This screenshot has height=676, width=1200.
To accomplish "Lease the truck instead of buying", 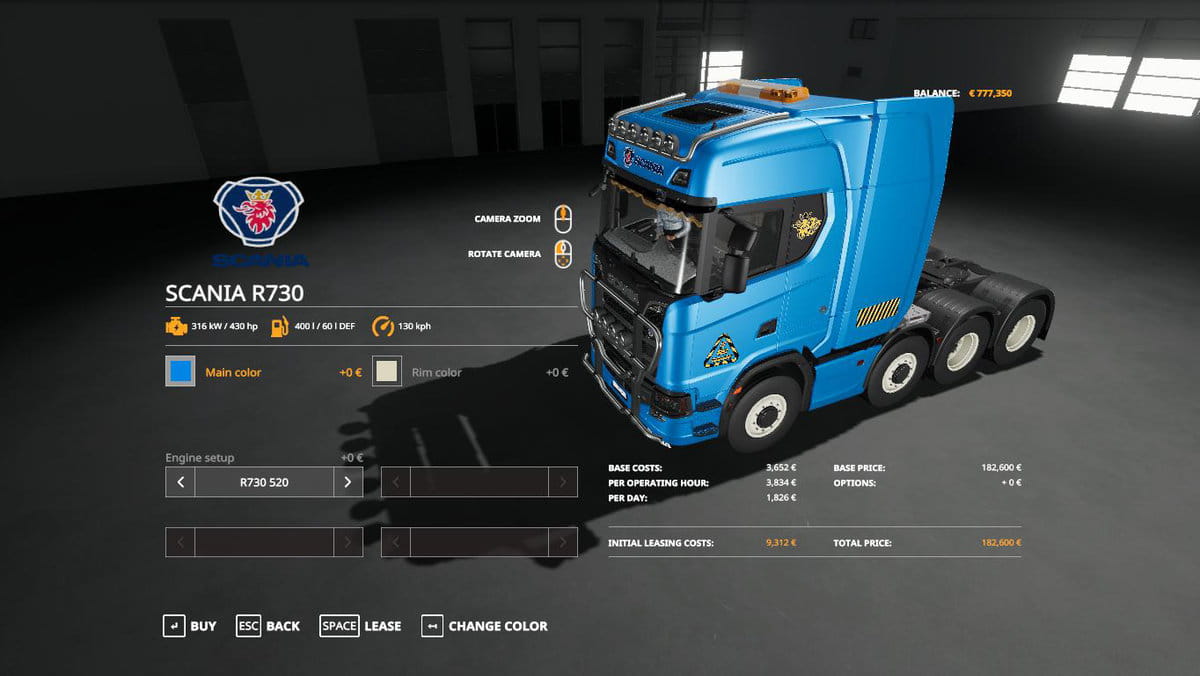I will click(x=360, y=626).
